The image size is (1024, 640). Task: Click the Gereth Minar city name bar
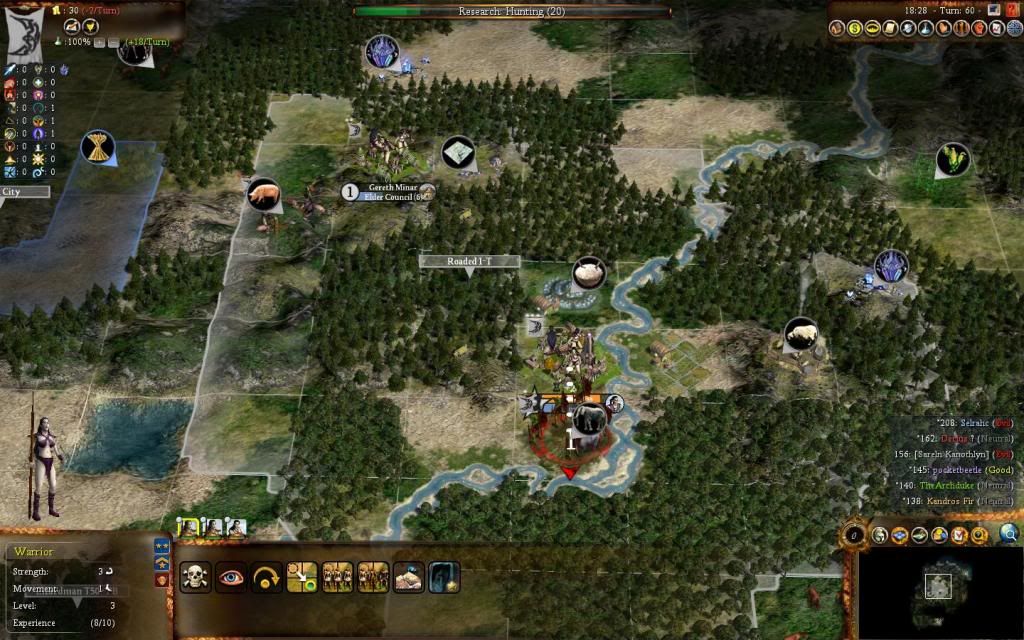[387, 192]
